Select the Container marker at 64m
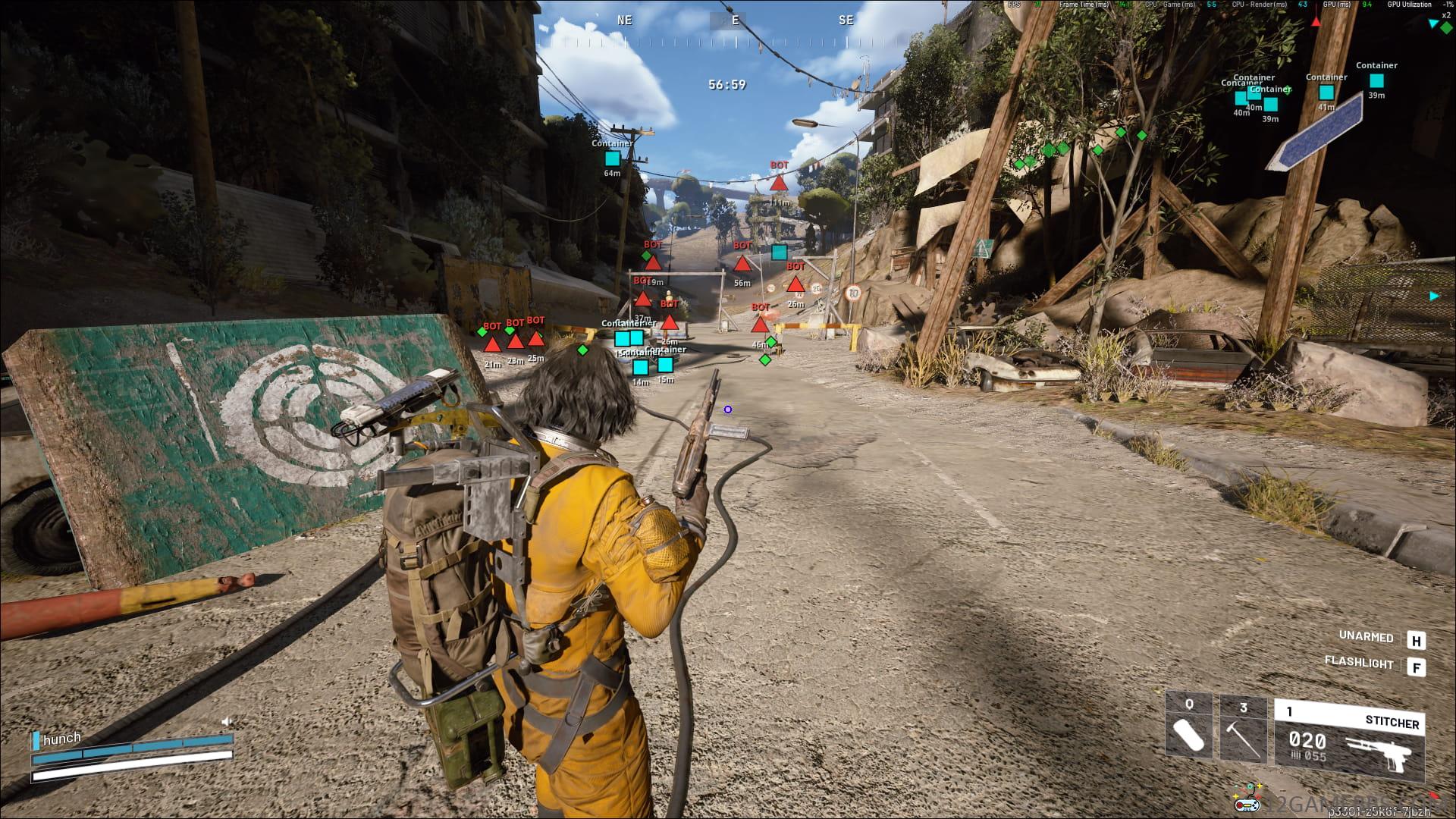The height and width of the screenshot is (819, 1456). pos(612,158)
